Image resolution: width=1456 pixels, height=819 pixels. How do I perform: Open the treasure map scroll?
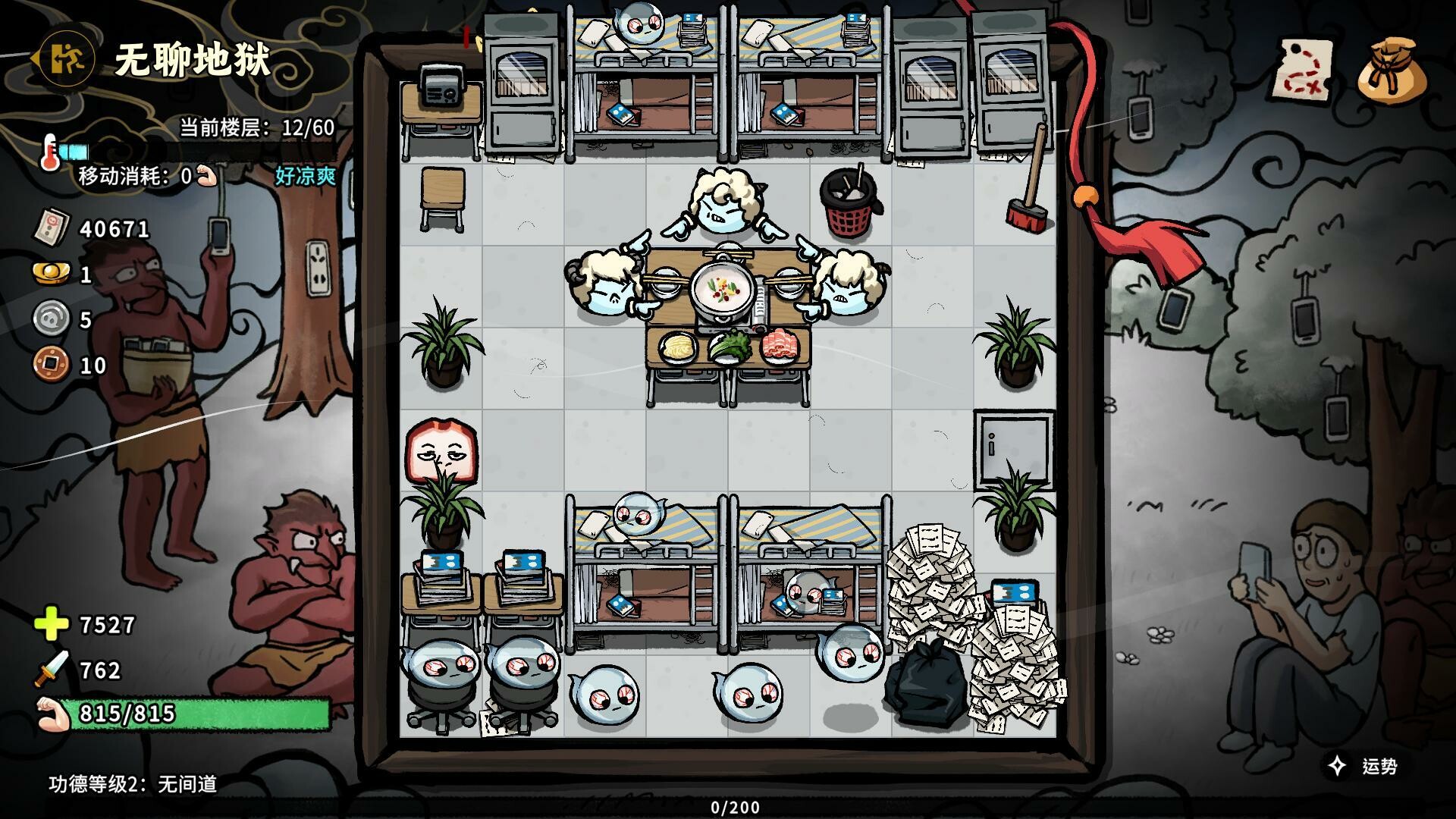click(1304, 70)
